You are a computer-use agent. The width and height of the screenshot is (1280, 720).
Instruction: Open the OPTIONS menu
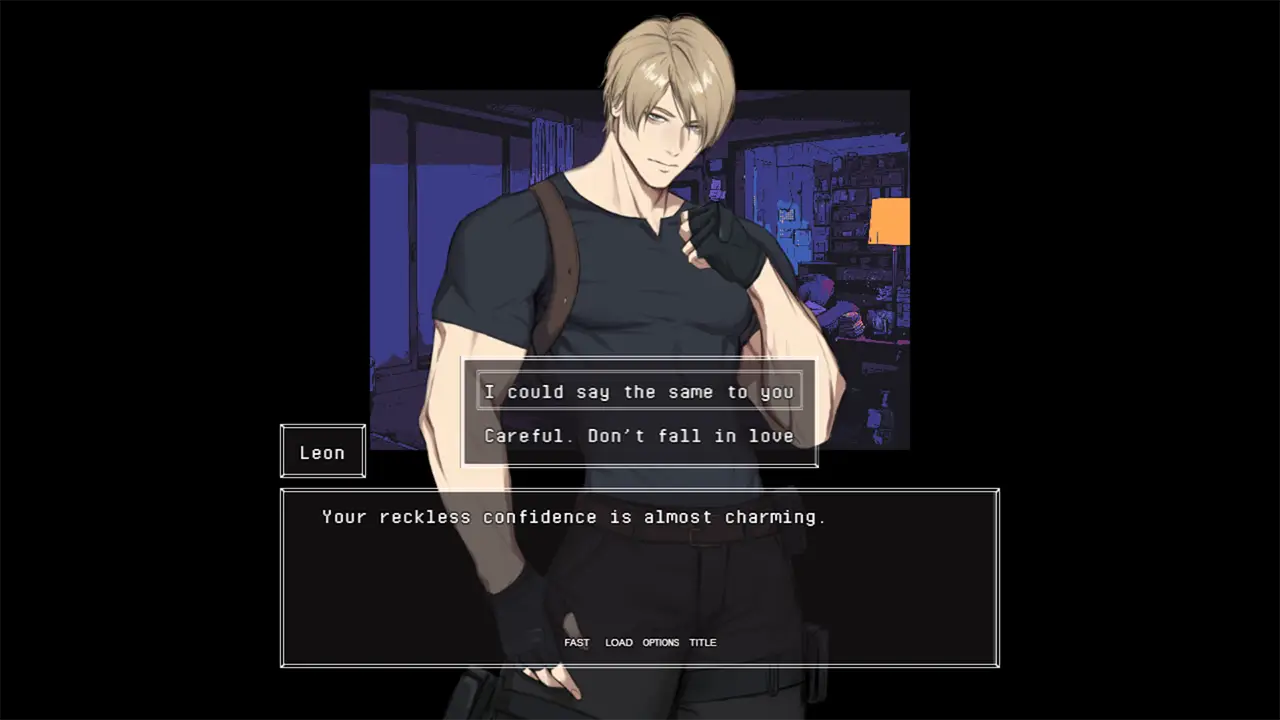tap(661, 642)
